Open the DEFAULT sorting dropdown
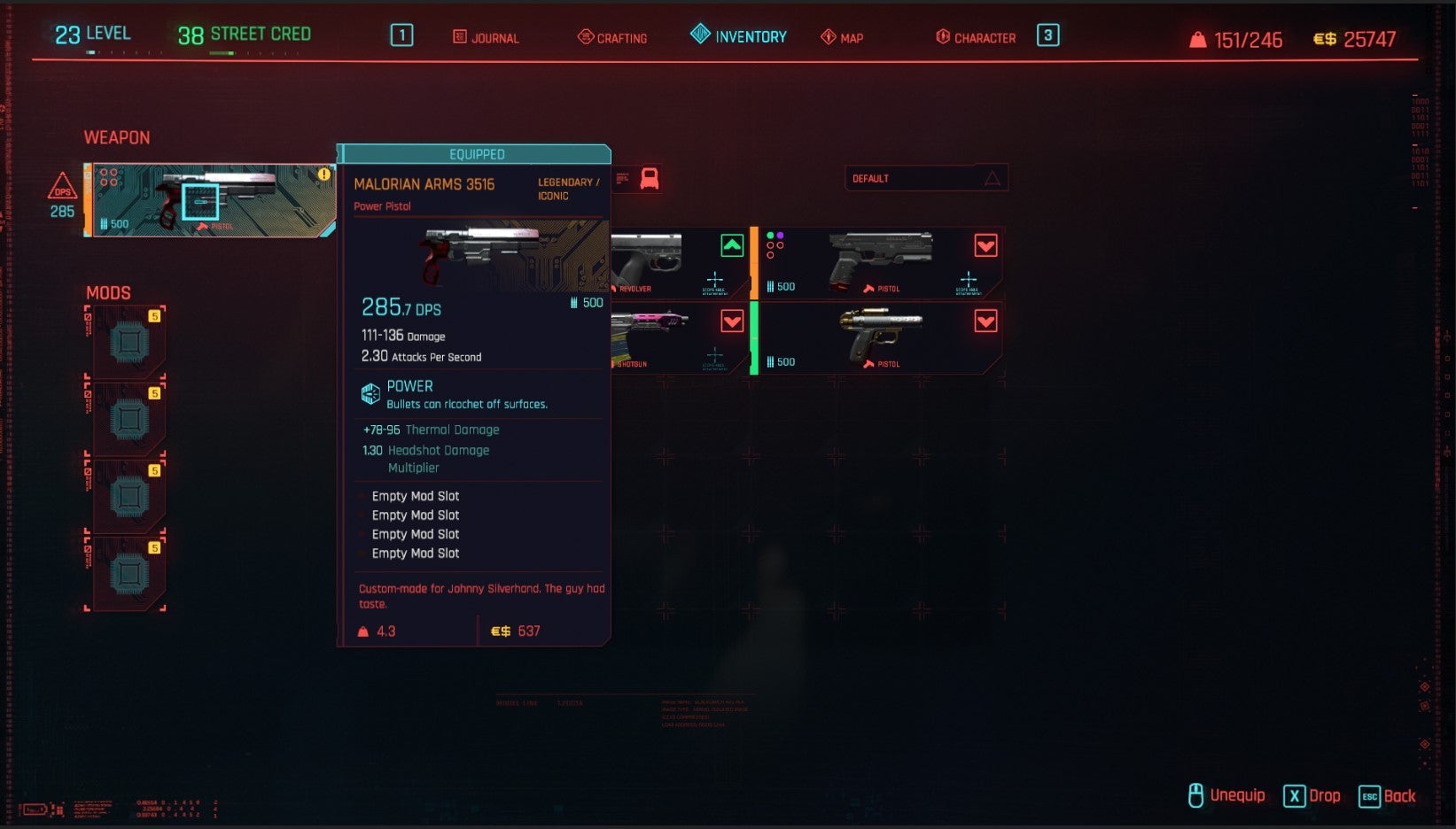1456x829 pixels. [926, 178]
